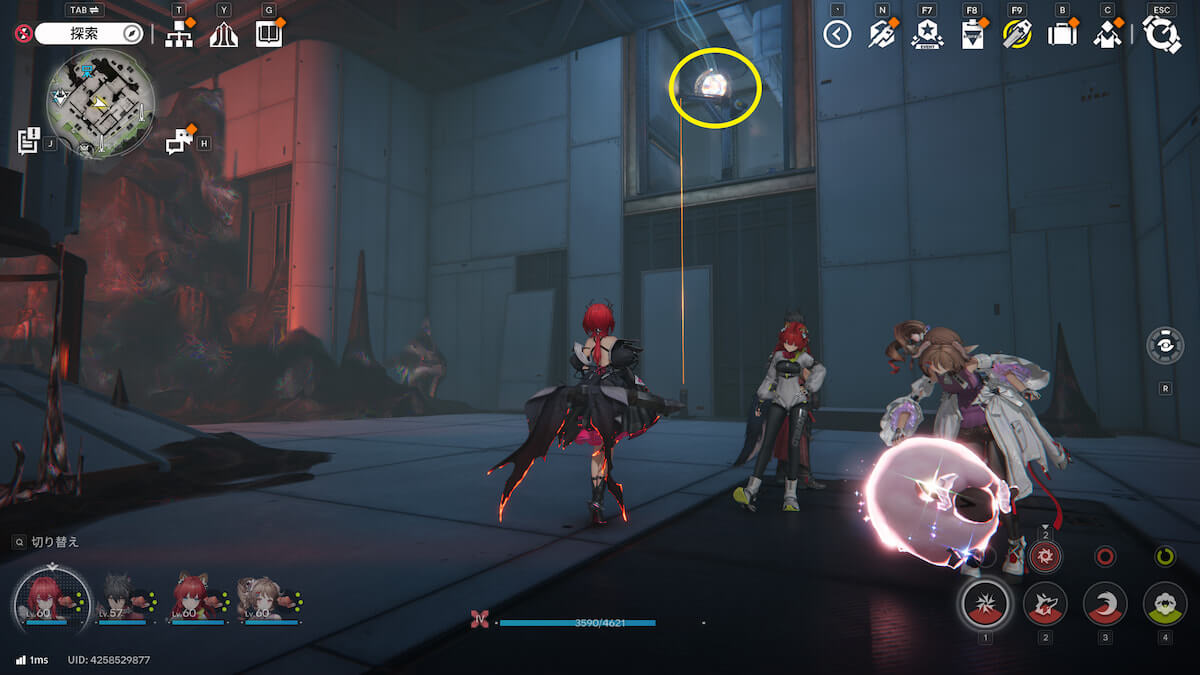Image resolution: width=1200 pixels, height=675 pixels.
Task: Activate skill 1 red starburst icon
Action: pyautogui.click(x=985, y=603)
